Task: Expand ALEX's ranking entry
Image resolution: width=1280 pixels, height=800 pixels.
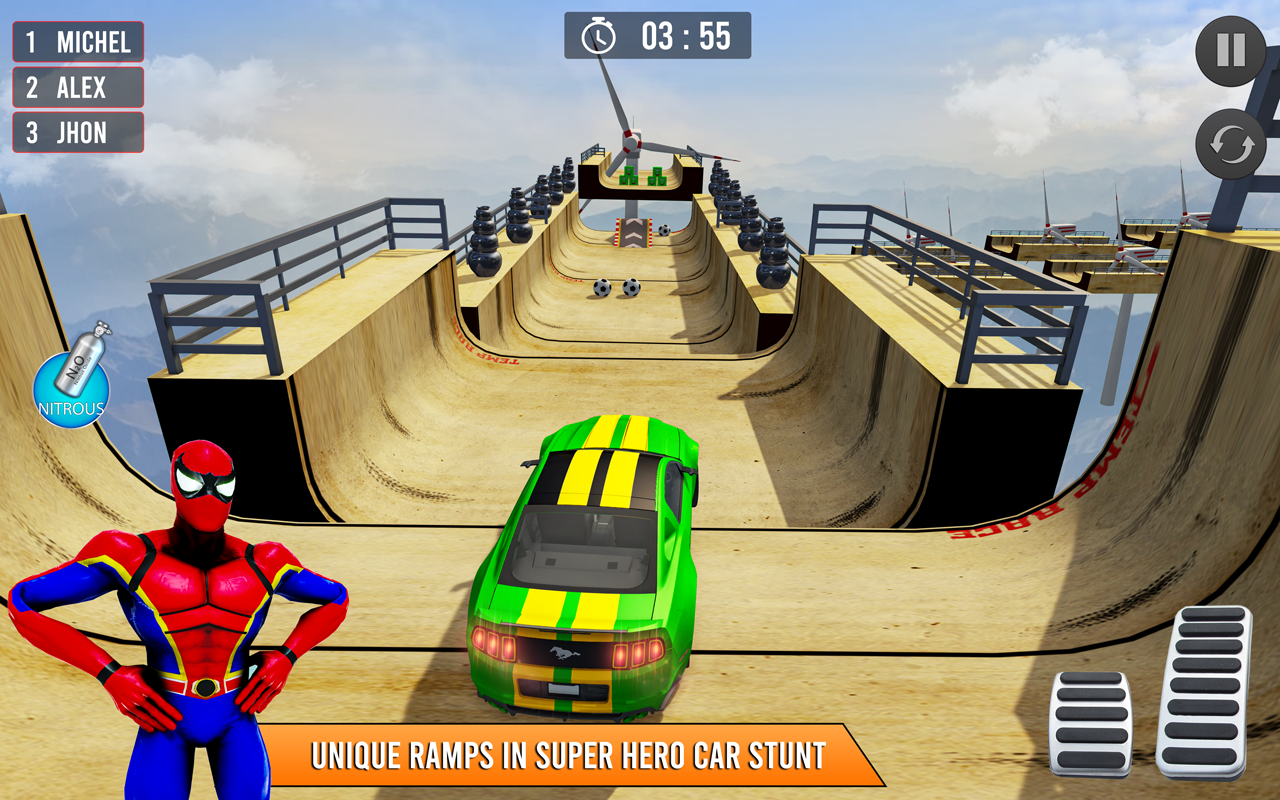Action: pyautogui.click(x=78, y=88)
